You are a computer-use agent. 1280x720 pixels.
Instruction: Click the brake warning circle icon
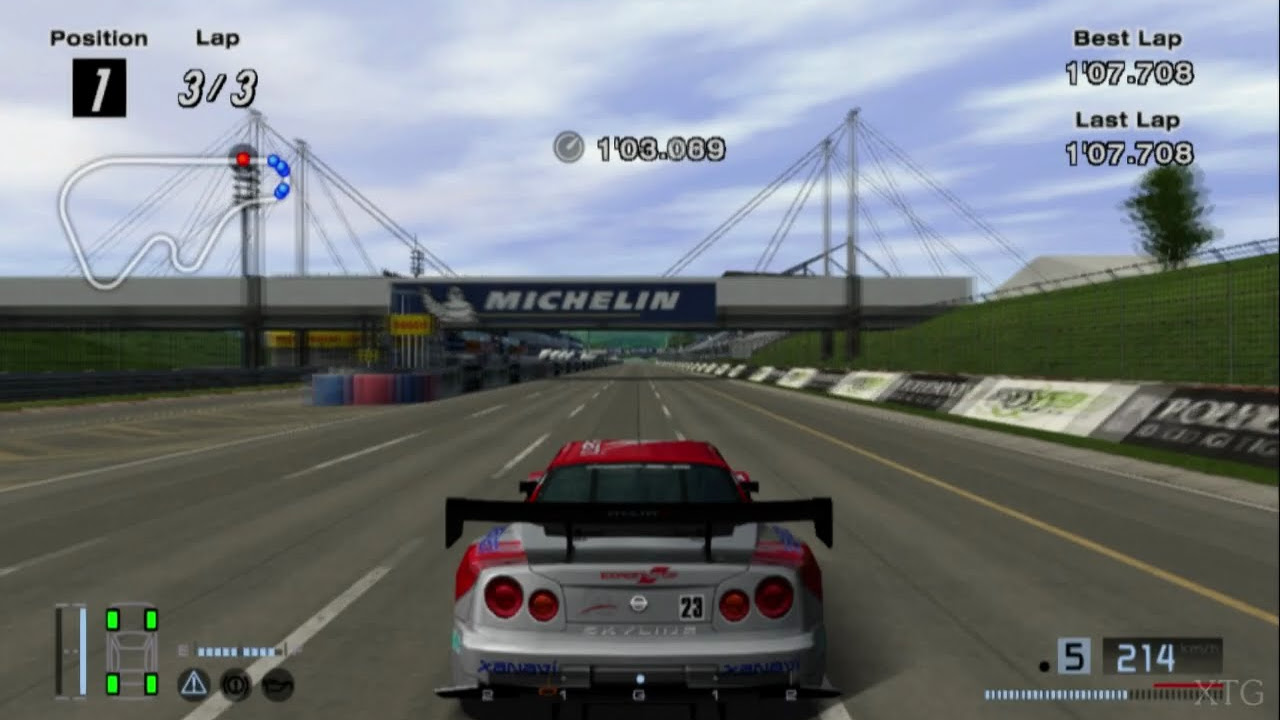pos(235,684)
